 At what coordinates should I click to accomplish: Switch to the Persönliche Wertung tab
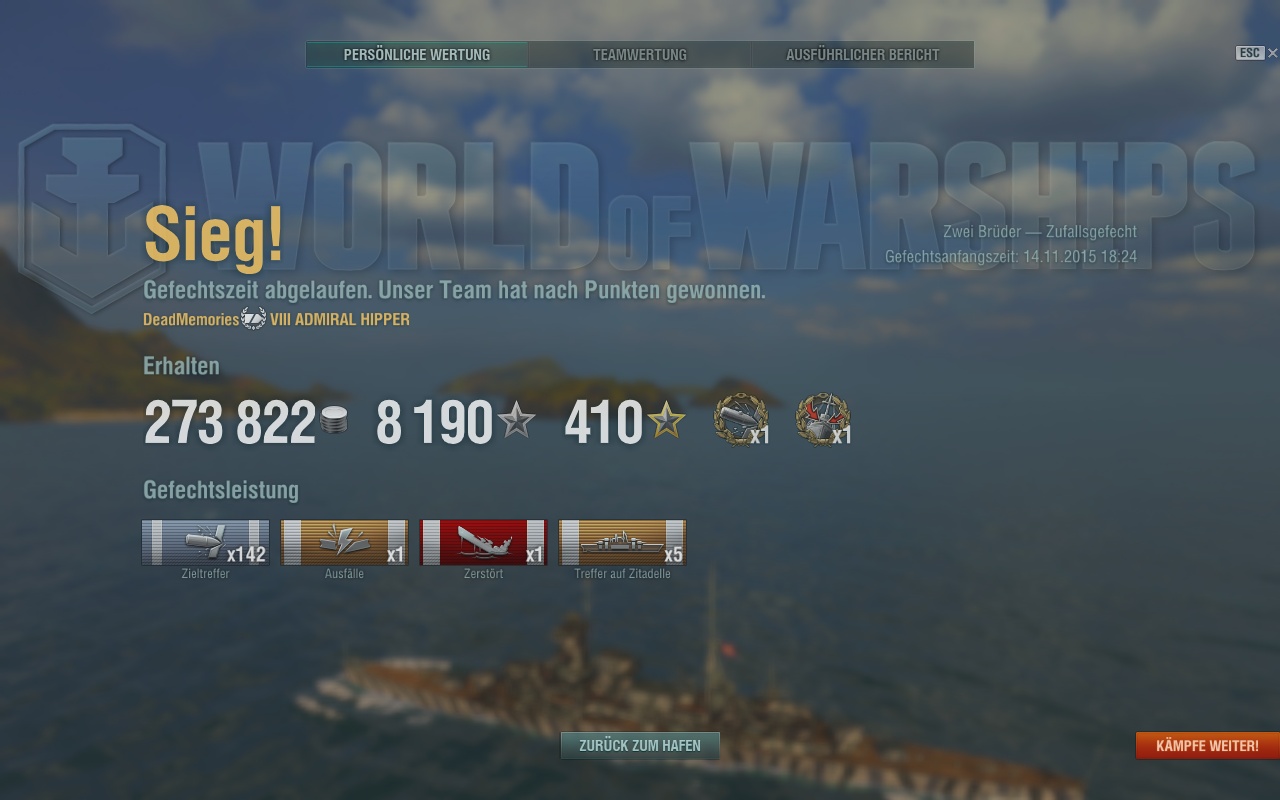tap(417, 55)
